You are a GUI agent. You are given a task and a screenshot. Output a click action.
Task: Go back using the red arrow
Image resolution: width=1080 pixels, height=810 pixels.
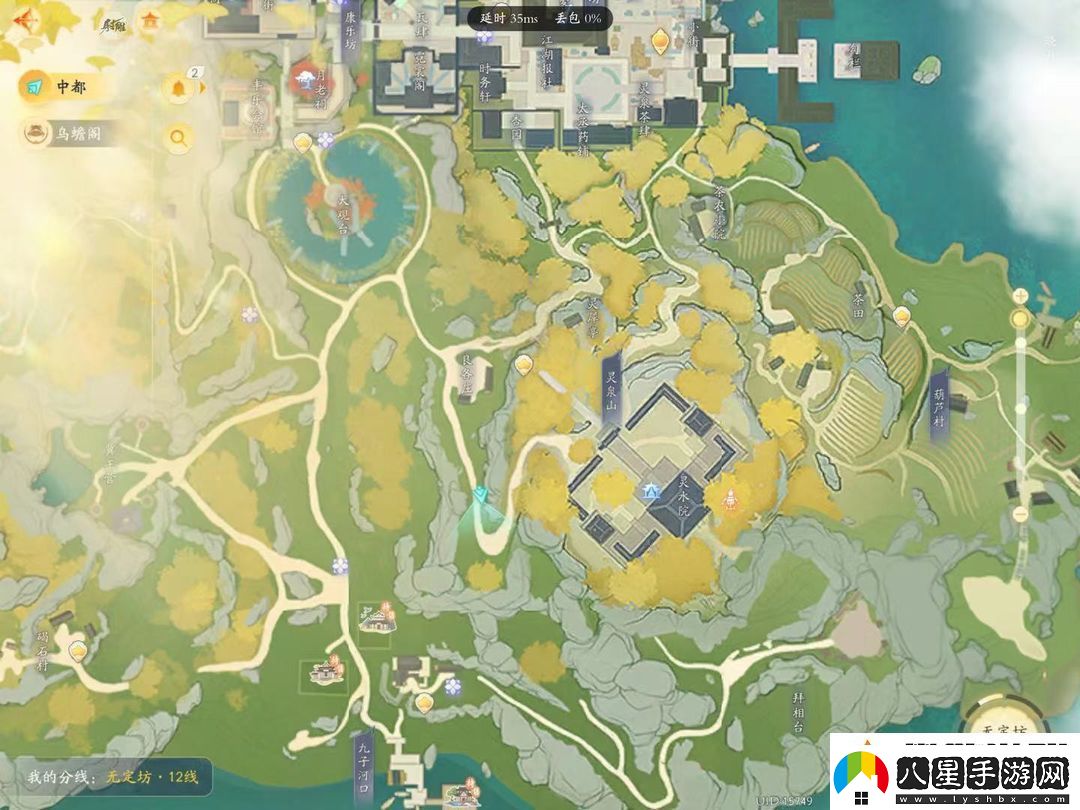pos(23,19)
